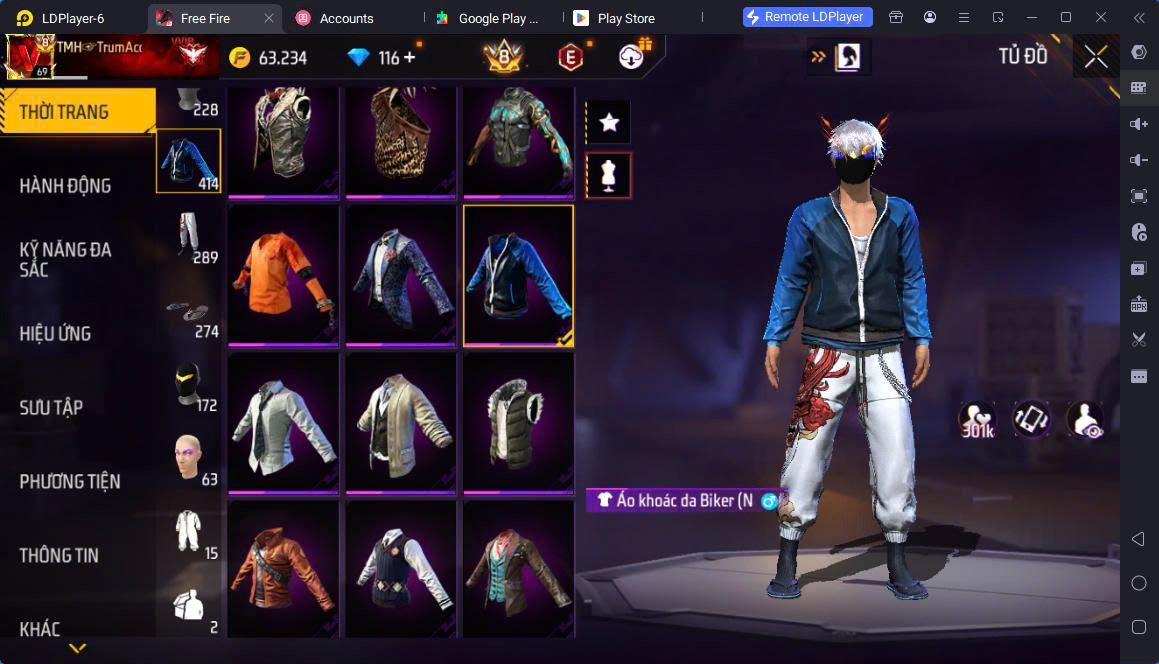Select the KỸ NĂNG ĐA SẮC tab
Viewport: 1159px width, 664px height.
click(66, 259)
